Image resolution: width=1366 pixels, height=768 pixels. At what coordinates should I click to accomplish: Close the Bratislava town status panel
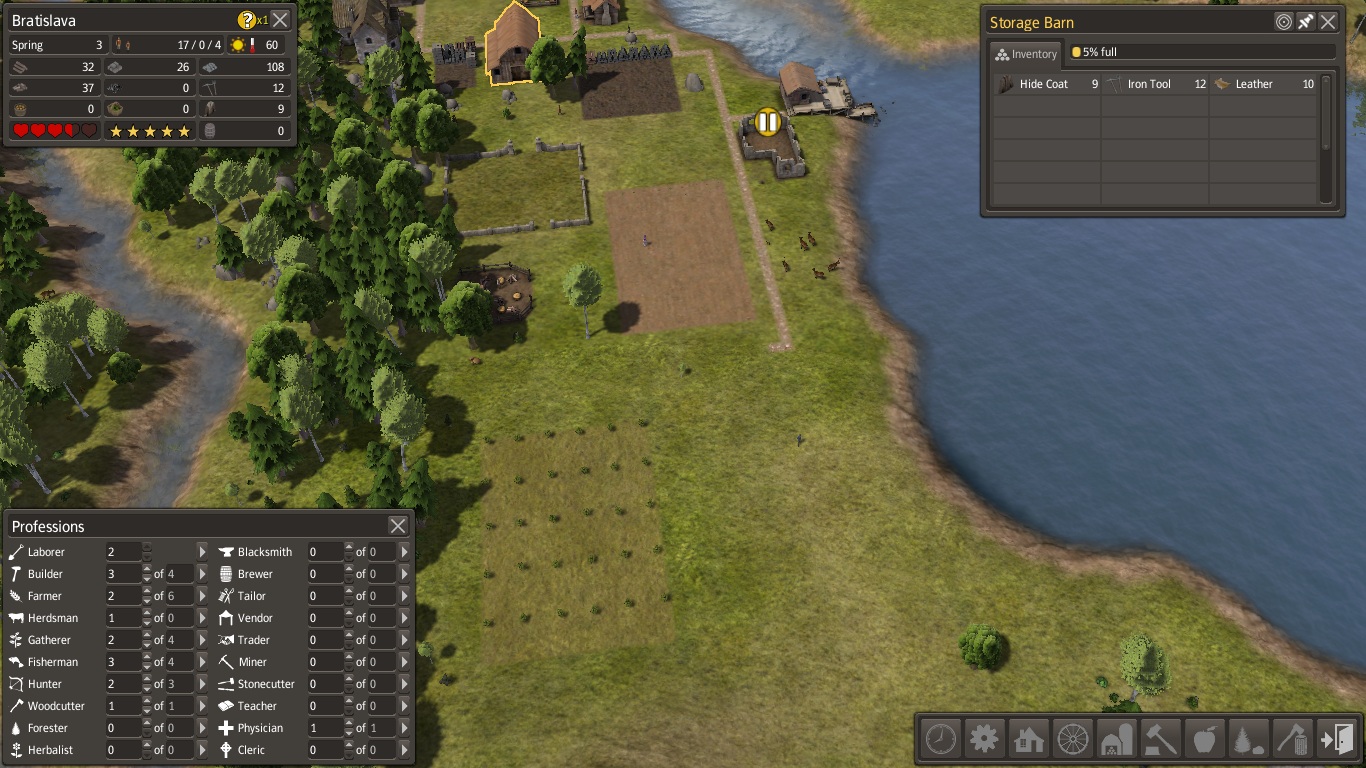(x=281, y=20)
